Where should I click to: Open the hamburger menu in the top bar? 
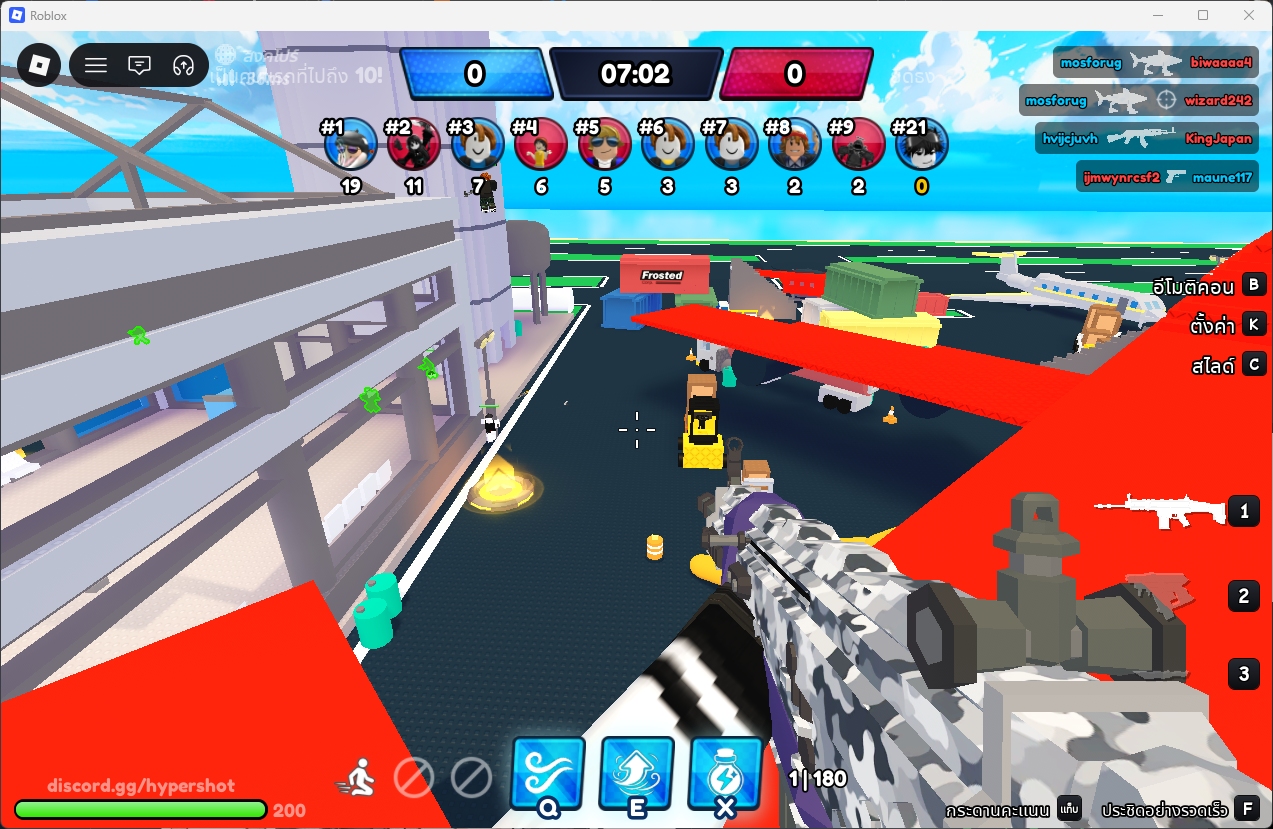click(x=96, y=66)
